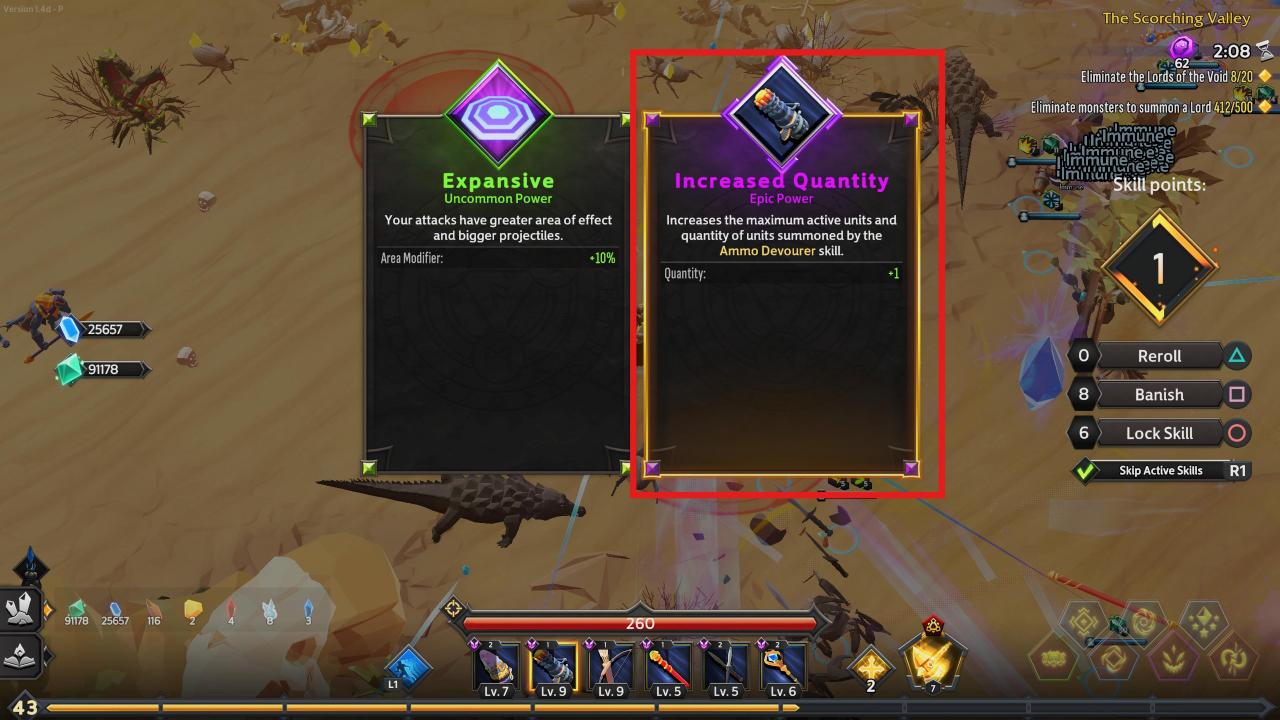Select the Lv. 7 shell skill slot
1280x720 pixels.
[496, 668]
